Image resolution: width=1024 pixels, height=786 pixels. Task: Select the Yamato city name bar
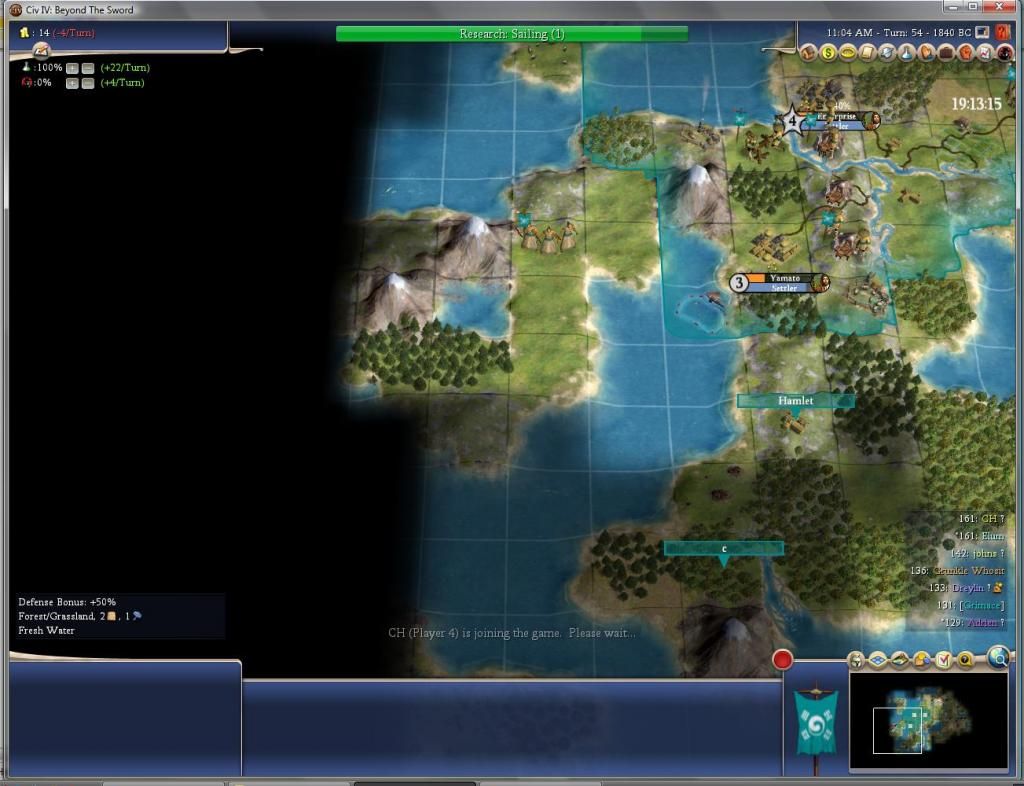[785, 278]
